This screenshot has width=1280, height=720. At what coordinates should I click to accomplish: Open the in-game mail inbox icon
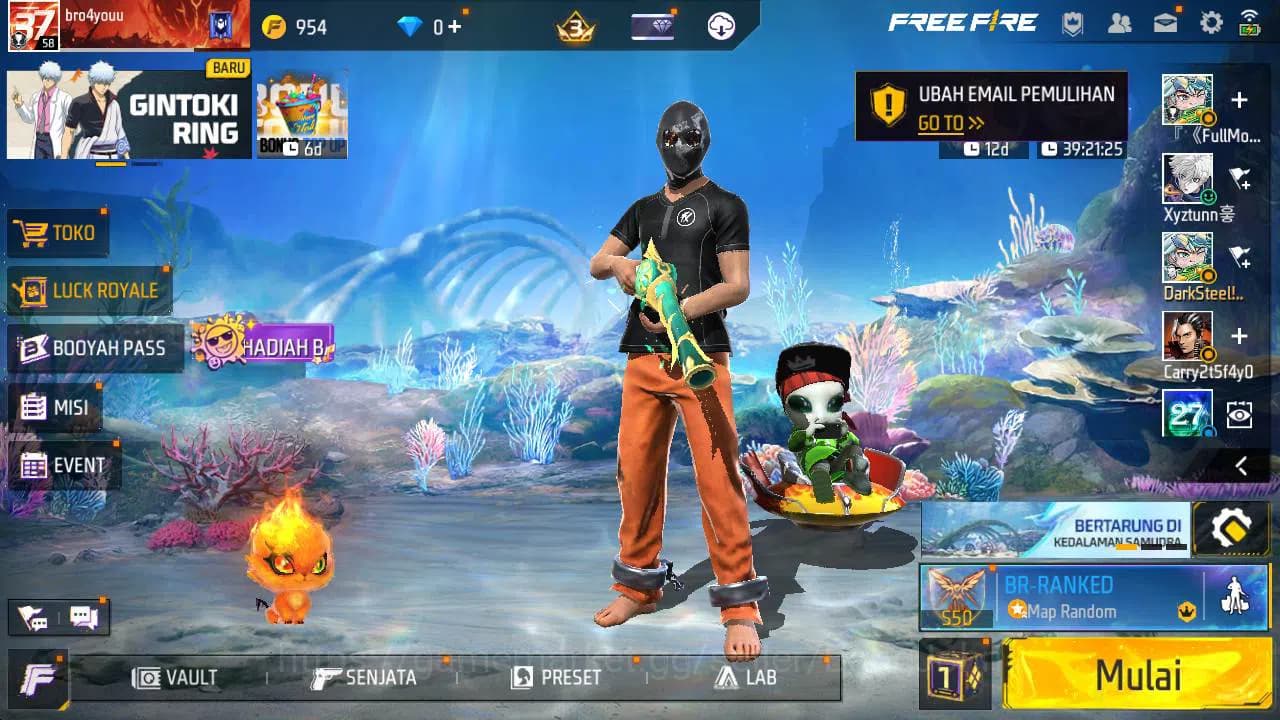point(1163,22)
